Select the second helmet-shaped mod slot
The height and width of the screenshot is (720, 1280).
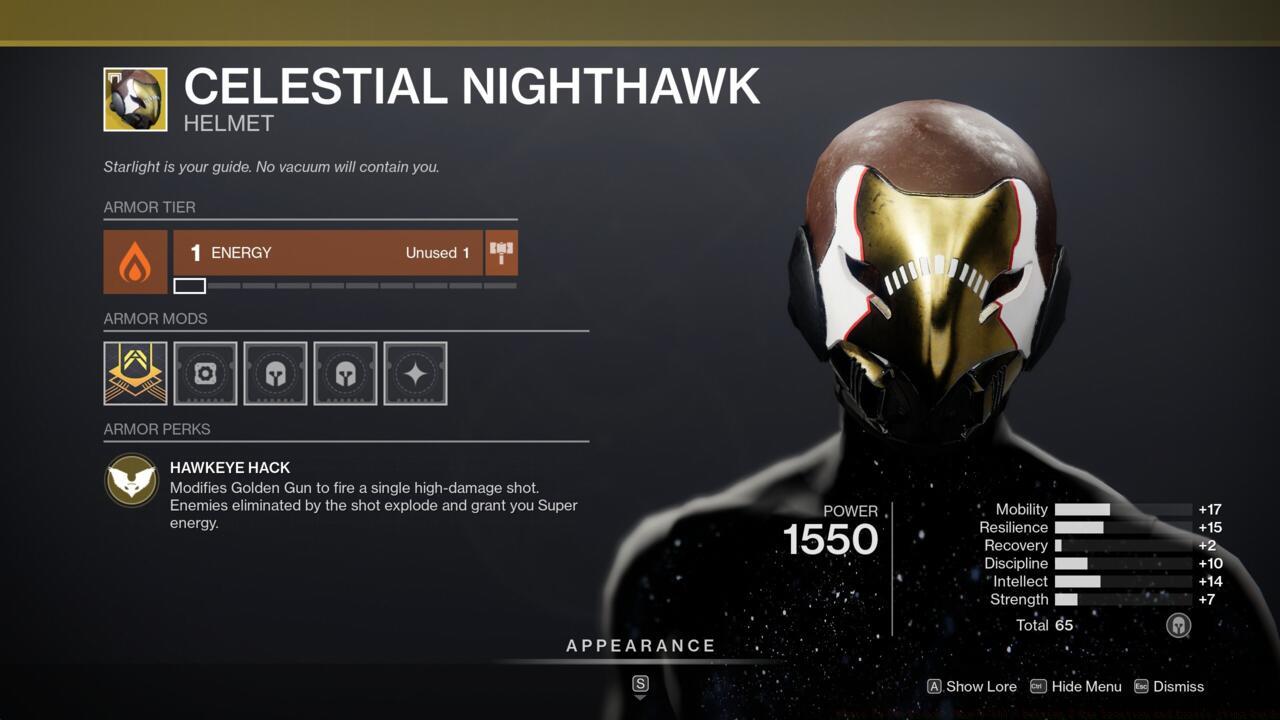point(345,373)
